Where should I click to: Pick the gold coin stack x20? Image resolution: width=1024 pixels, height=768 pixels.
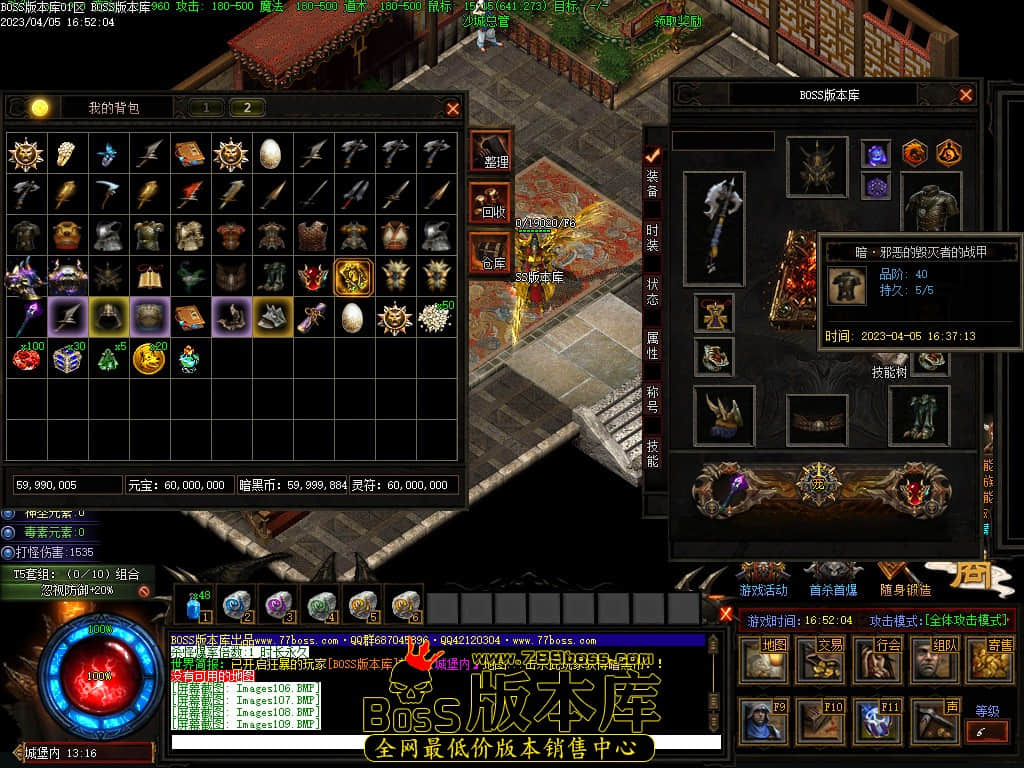tap(149, 358)
